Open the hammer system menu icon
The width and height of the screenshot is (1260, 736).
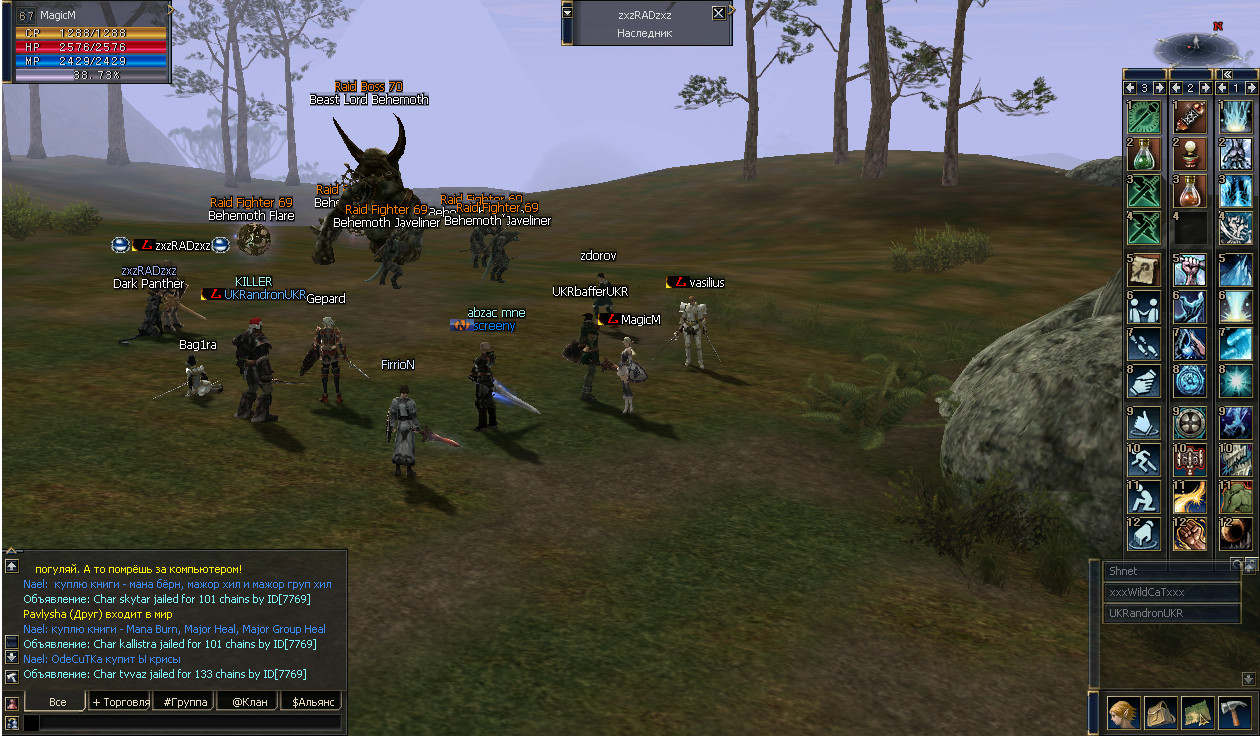click(1235, 714)
